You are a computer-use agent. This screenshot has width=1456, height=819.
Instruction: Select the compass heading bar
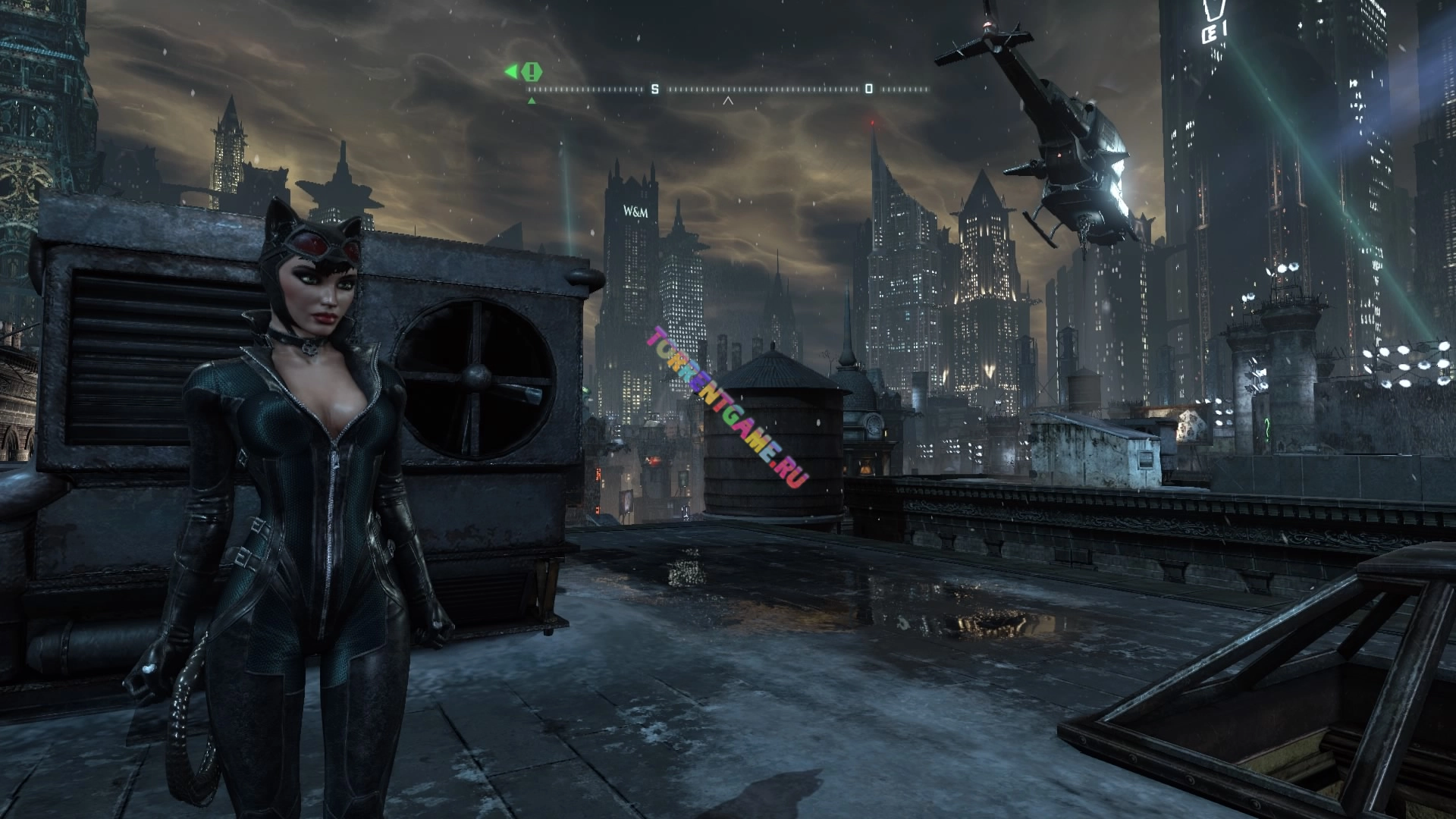(x=728, y=89)
